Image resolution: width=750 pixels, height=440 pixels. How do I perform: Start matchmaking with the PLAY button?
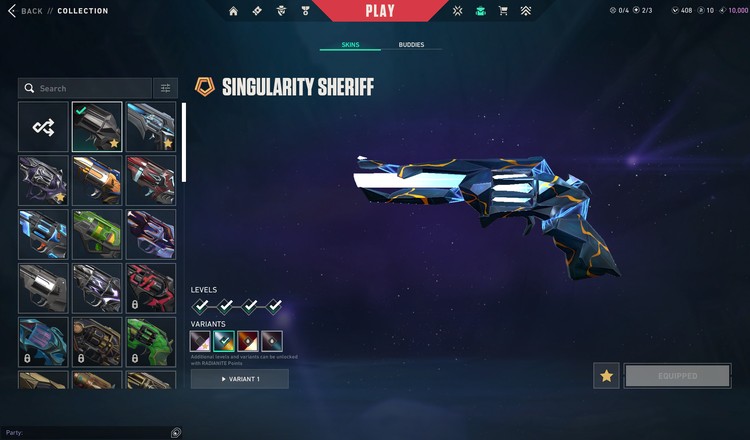pos(380,11)
